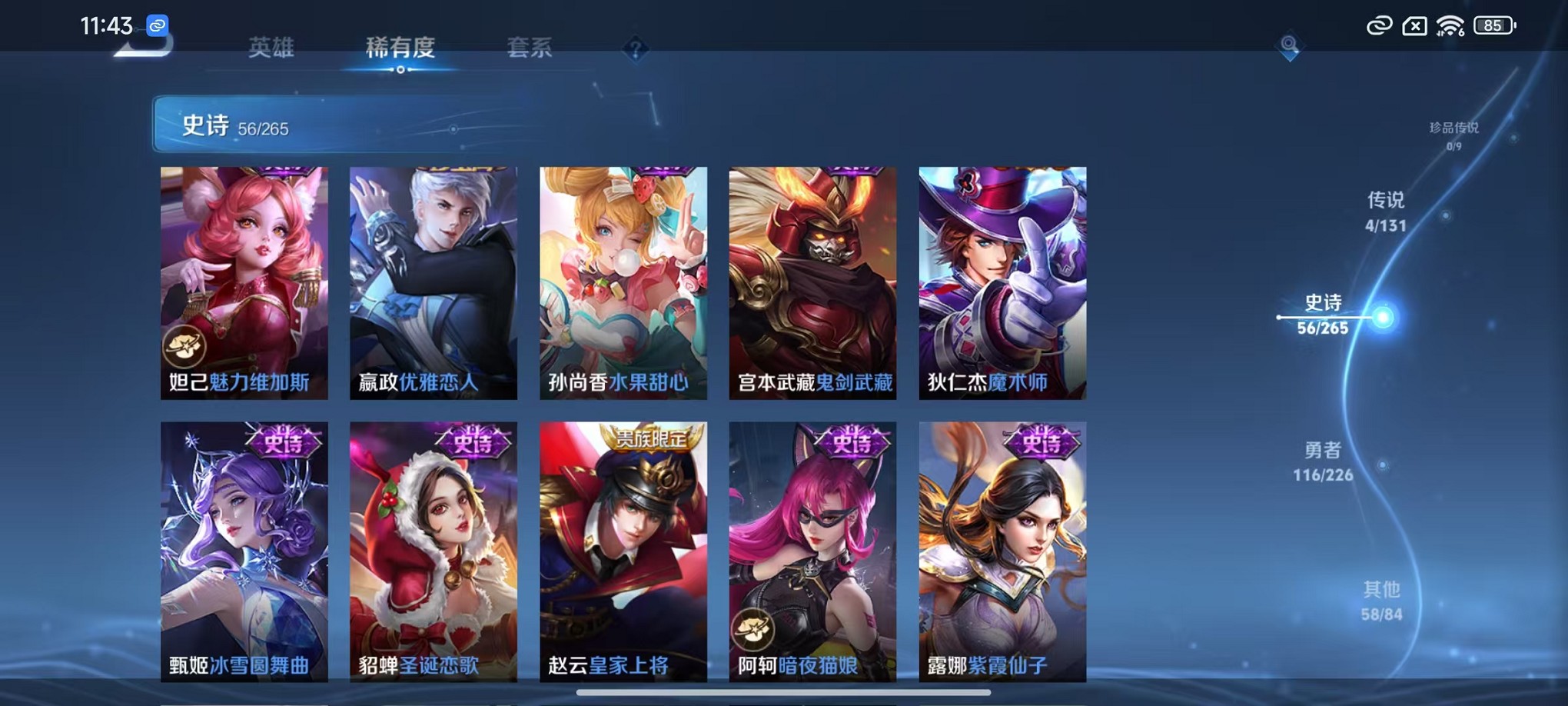Open the 套系 tab
The height and width of the screenshot is (706, 1568).
click(x=531, y=48)
